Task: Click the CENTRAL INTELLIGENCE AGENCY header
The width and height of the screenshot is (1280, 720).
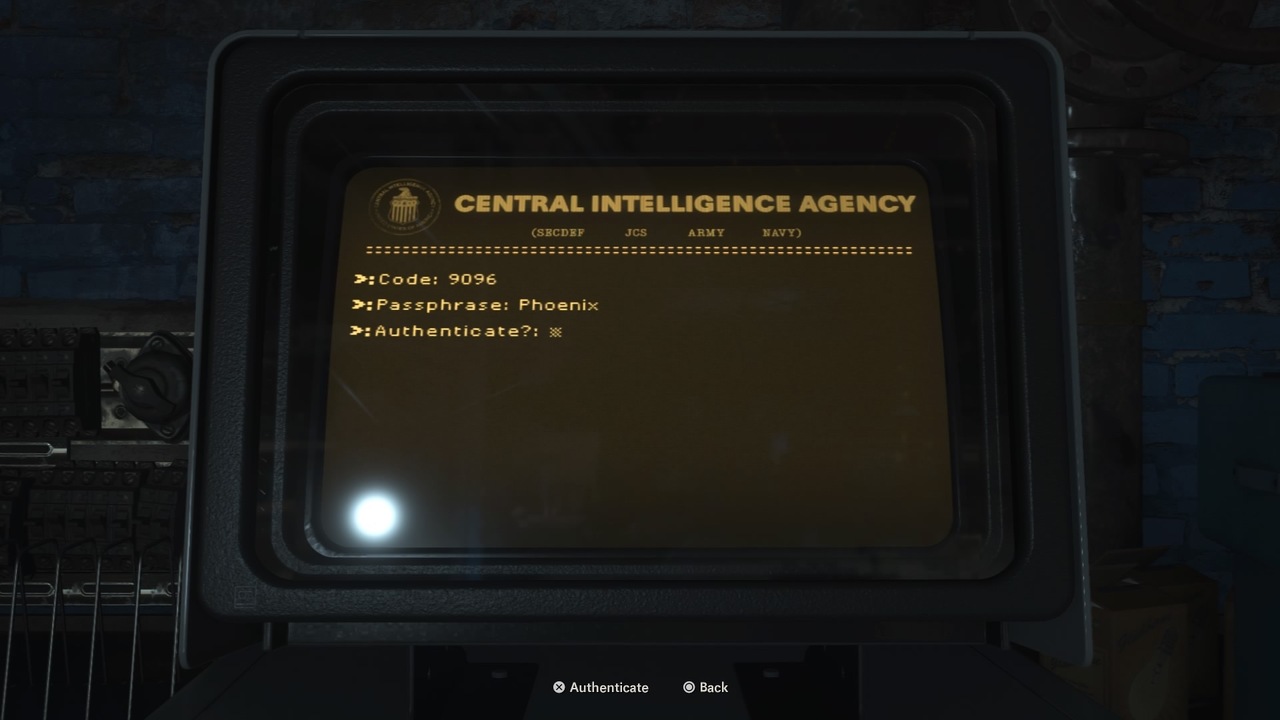Action: (x=685, y=202)
